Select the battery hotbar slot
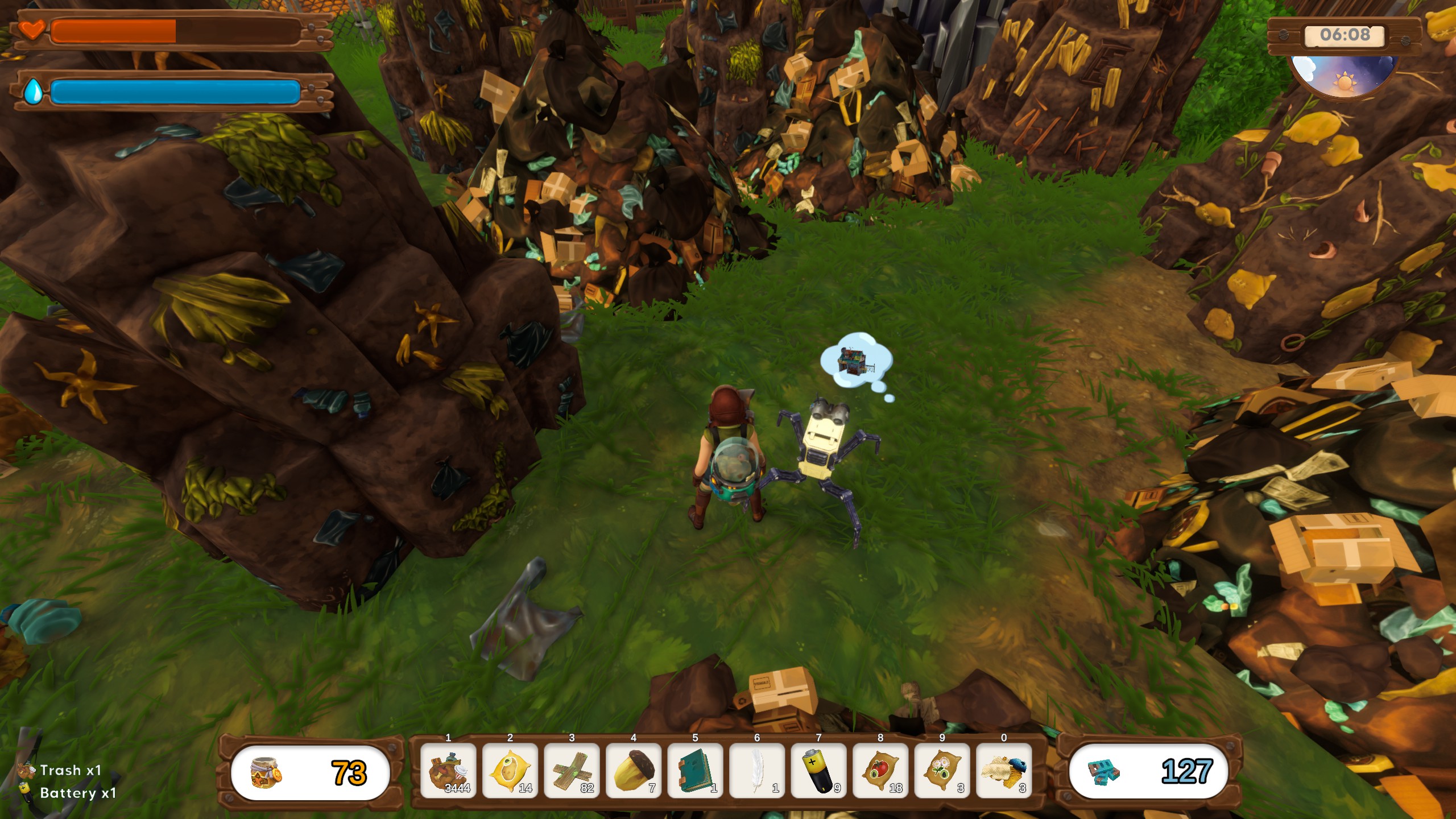The width and height of the screenshot is (1456, 819). tap(818, 771)
